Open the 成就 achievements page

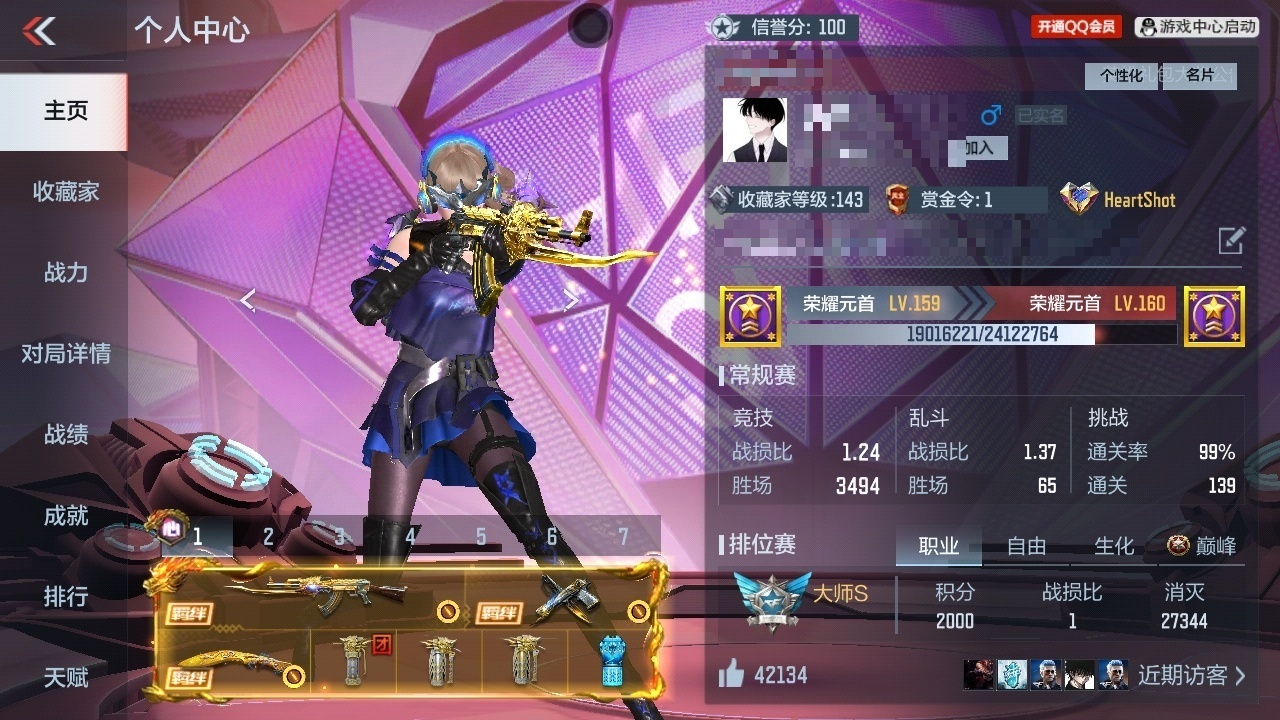[x=65, y=516]
